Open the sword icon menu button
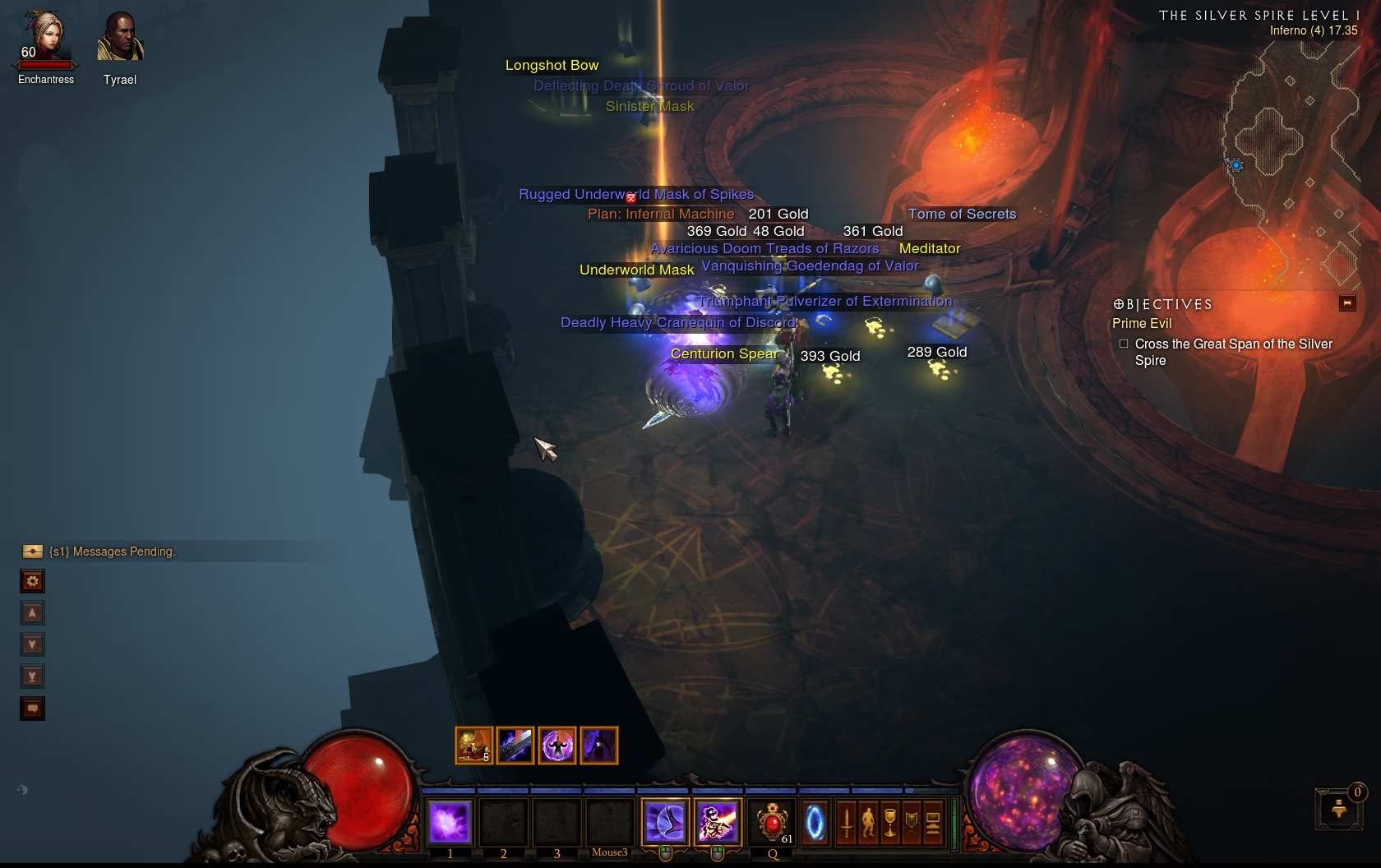Viewport: 1381px width, 868px height. coord(847,822)
